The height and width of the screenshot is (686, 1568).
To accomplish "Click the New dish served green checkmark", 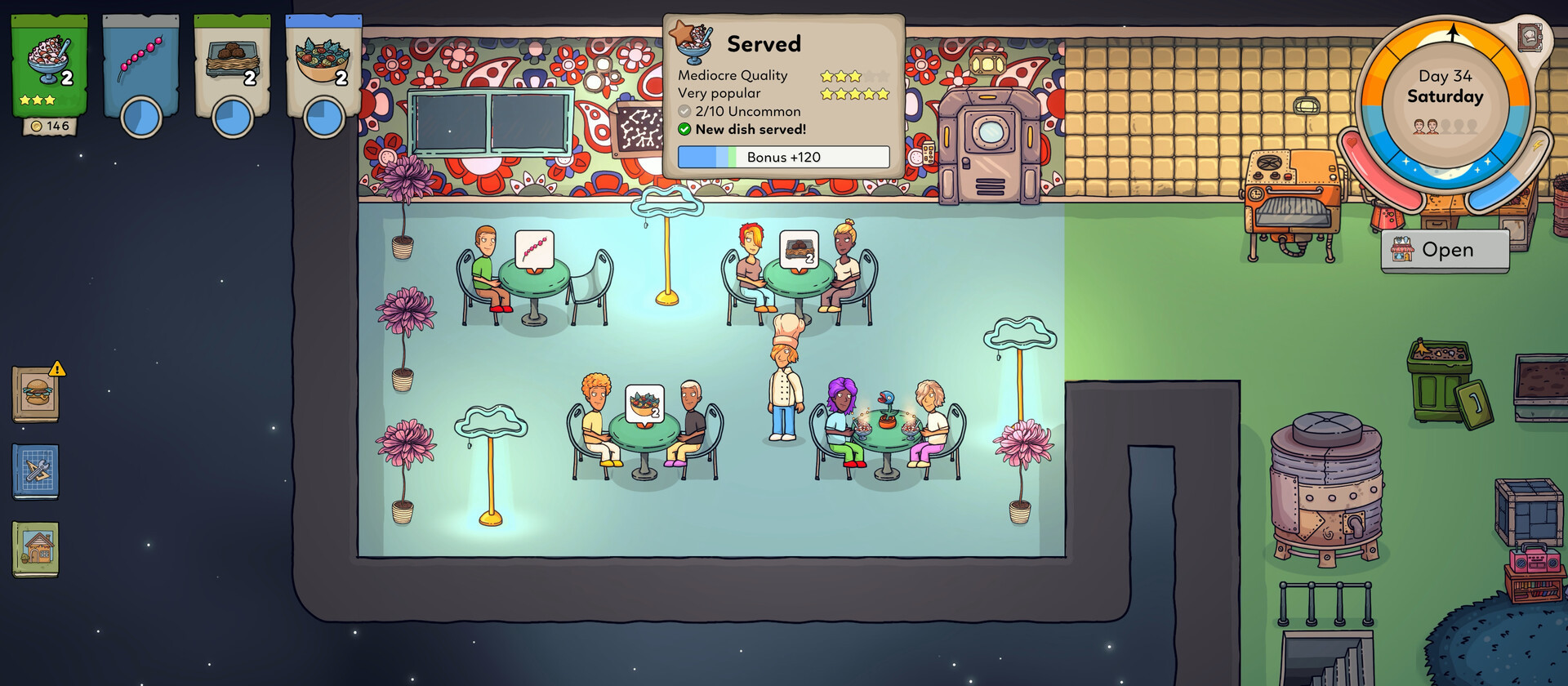I will 684,129.
